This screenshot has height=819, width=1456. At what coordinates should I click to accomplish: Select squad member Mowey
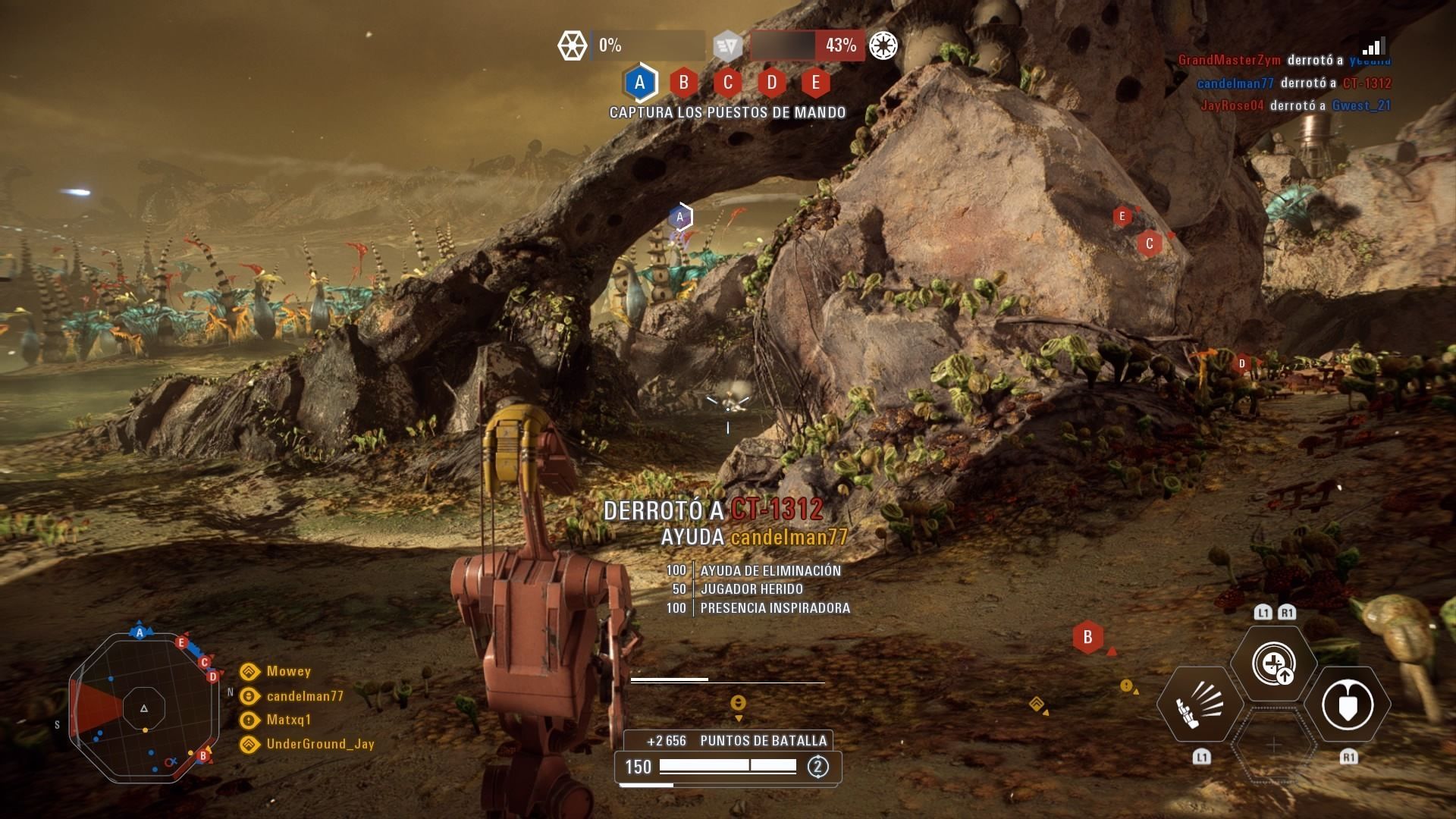[288, 671]
